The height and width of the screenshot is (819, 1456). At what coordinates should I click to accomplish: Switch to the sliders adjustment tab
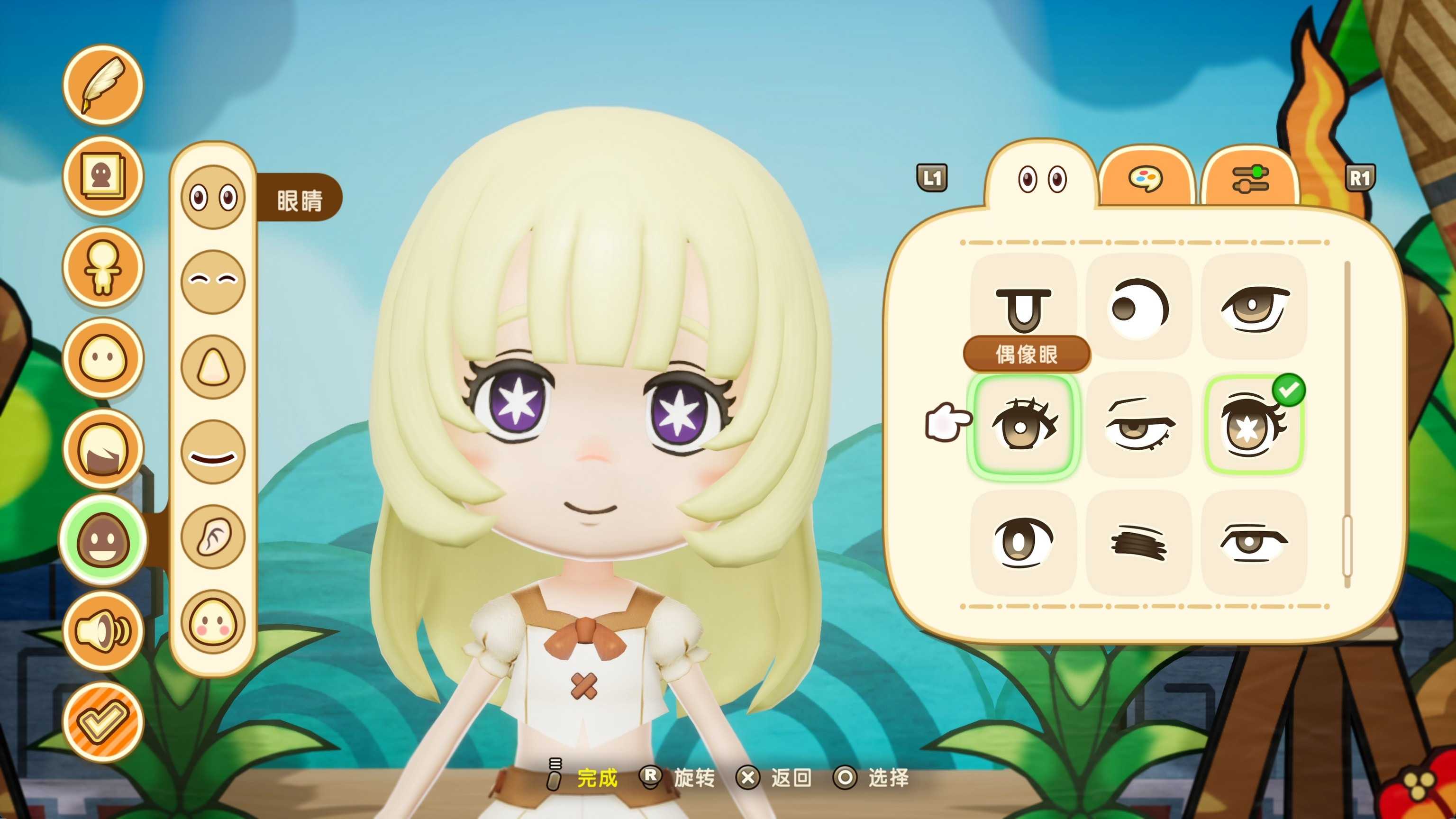click(x=1250, y=179)
